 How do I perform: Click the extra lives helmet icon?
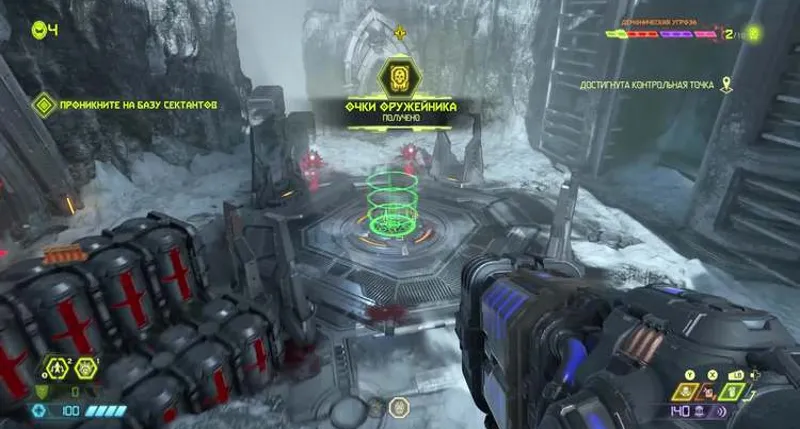[x=38, y=28]
